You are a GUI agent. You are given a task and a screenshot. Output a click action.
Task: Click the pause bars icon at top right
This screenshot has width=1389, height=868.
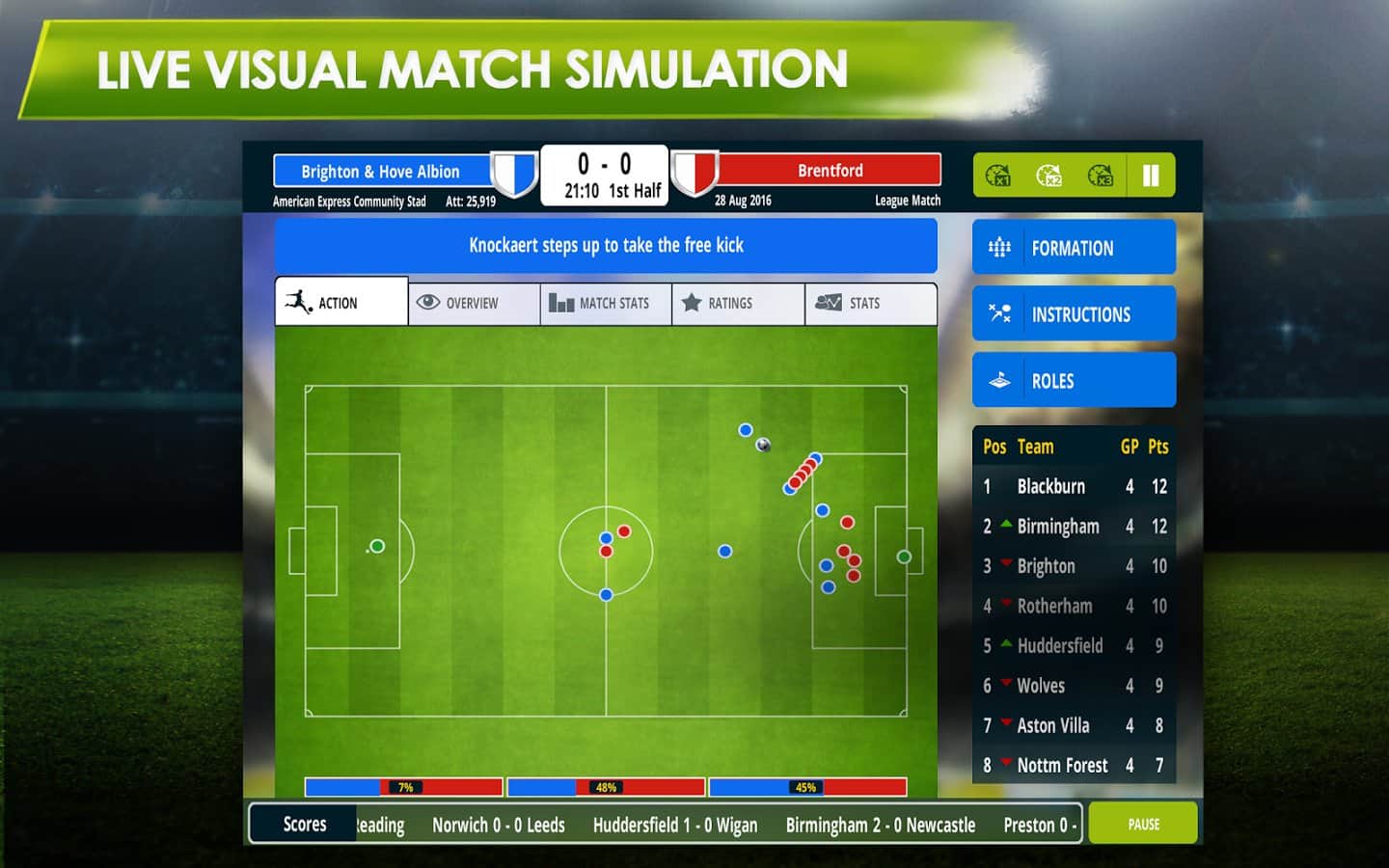(x=1150, y=176)
